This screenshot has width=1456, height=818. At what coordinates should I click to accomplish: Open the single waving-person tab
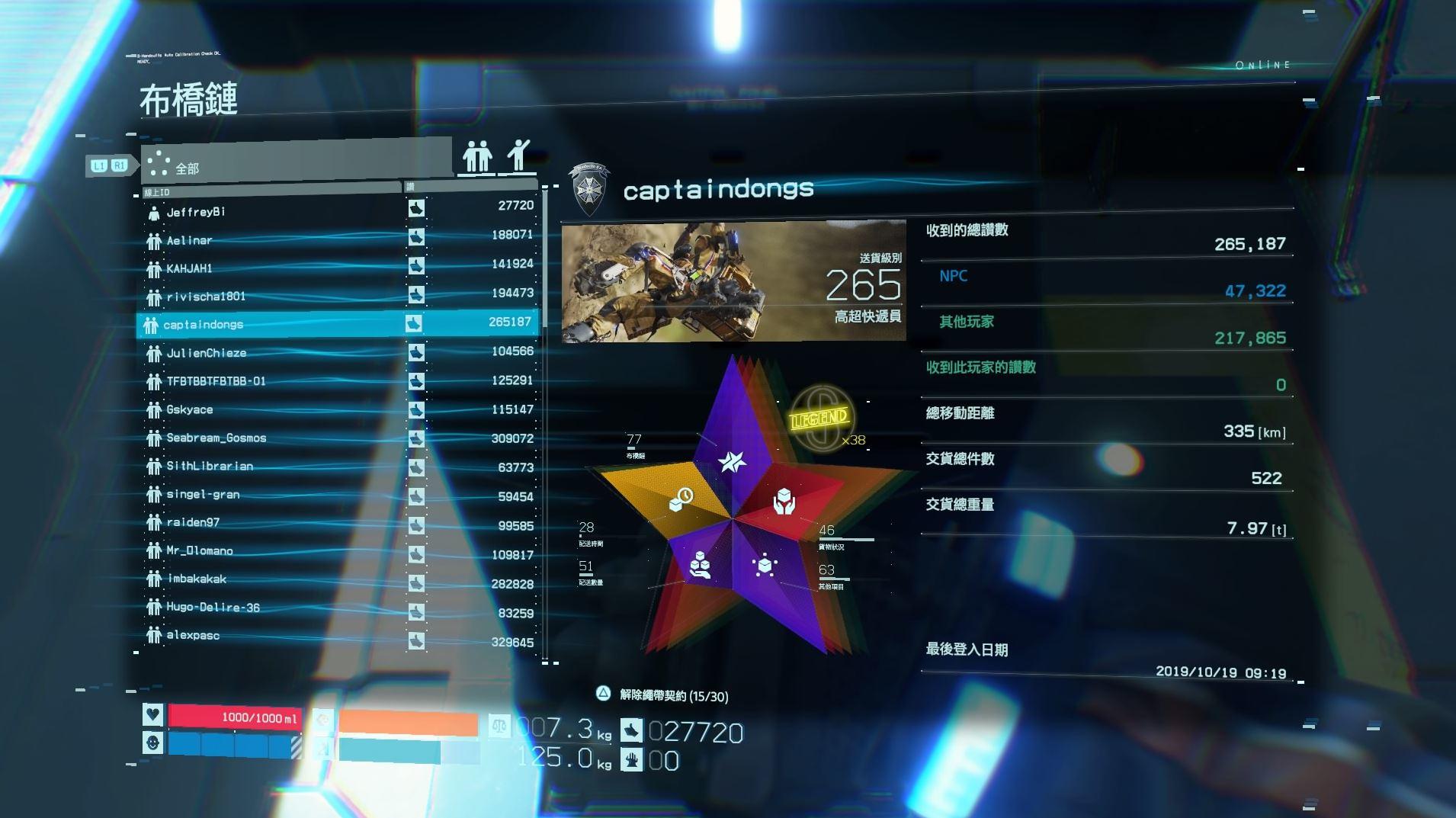518,156
